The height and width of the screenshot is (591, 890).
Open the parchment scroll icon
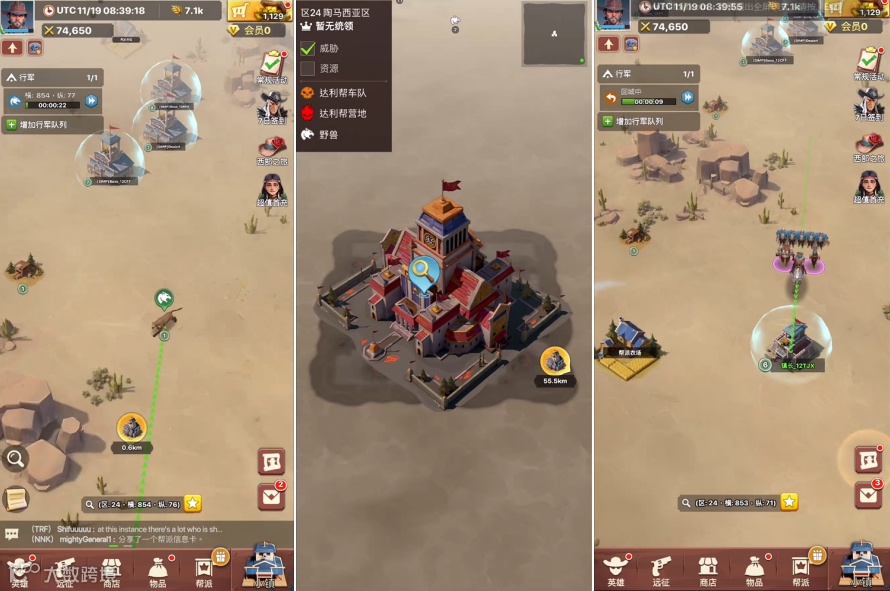[x=15, y=497]
